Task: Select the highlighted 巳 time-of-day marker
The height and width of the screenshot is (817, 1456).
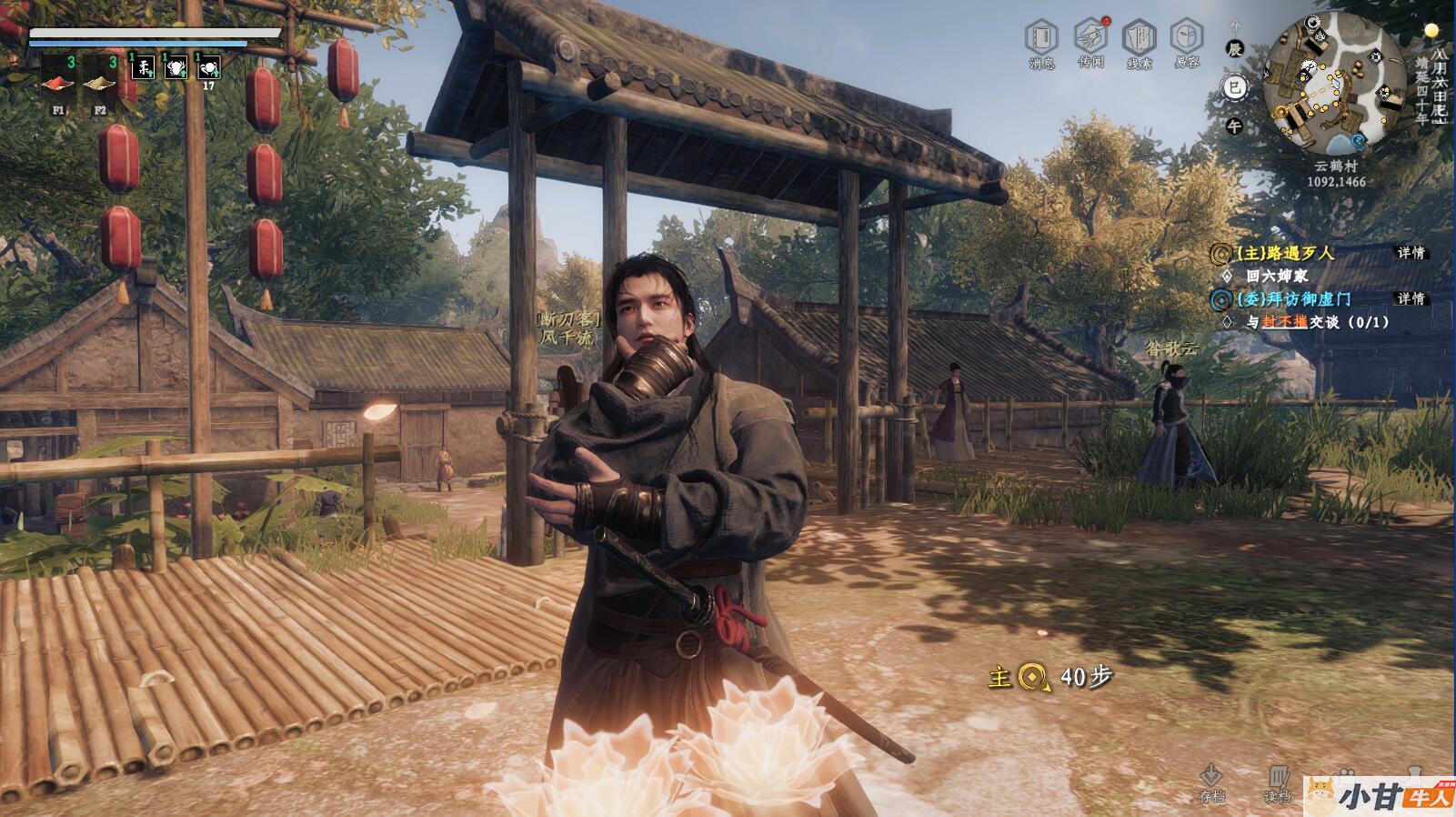Action: [1234, 87]
